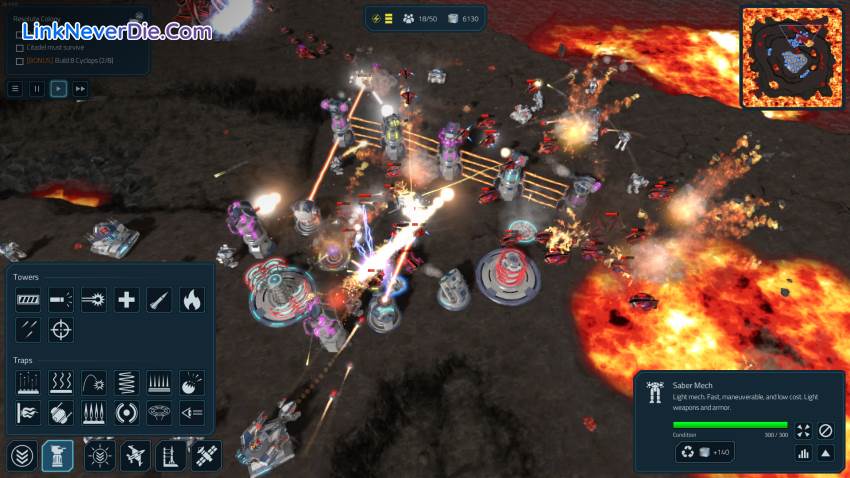Activate fast-forward game speed
Image resolution: width=850 pixels, height=478 pixels.
[81, 89]
